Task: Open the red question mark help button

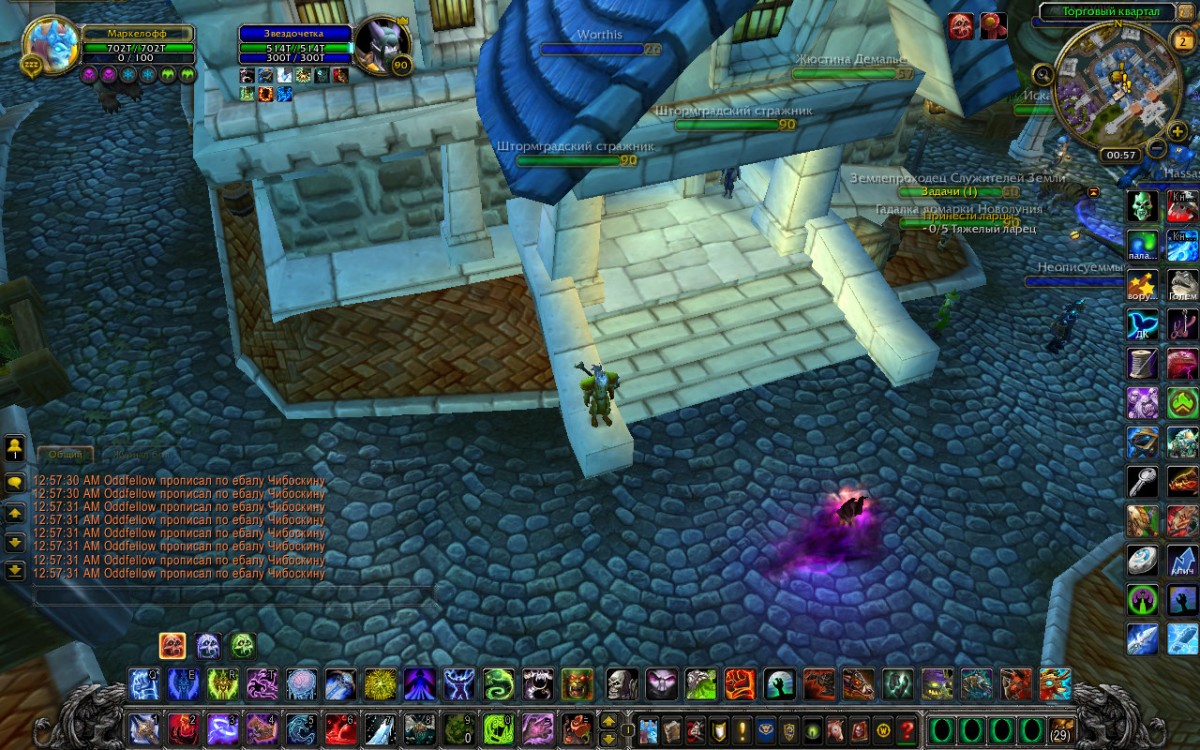Action: pyautogui.click(x=907, y=729)
